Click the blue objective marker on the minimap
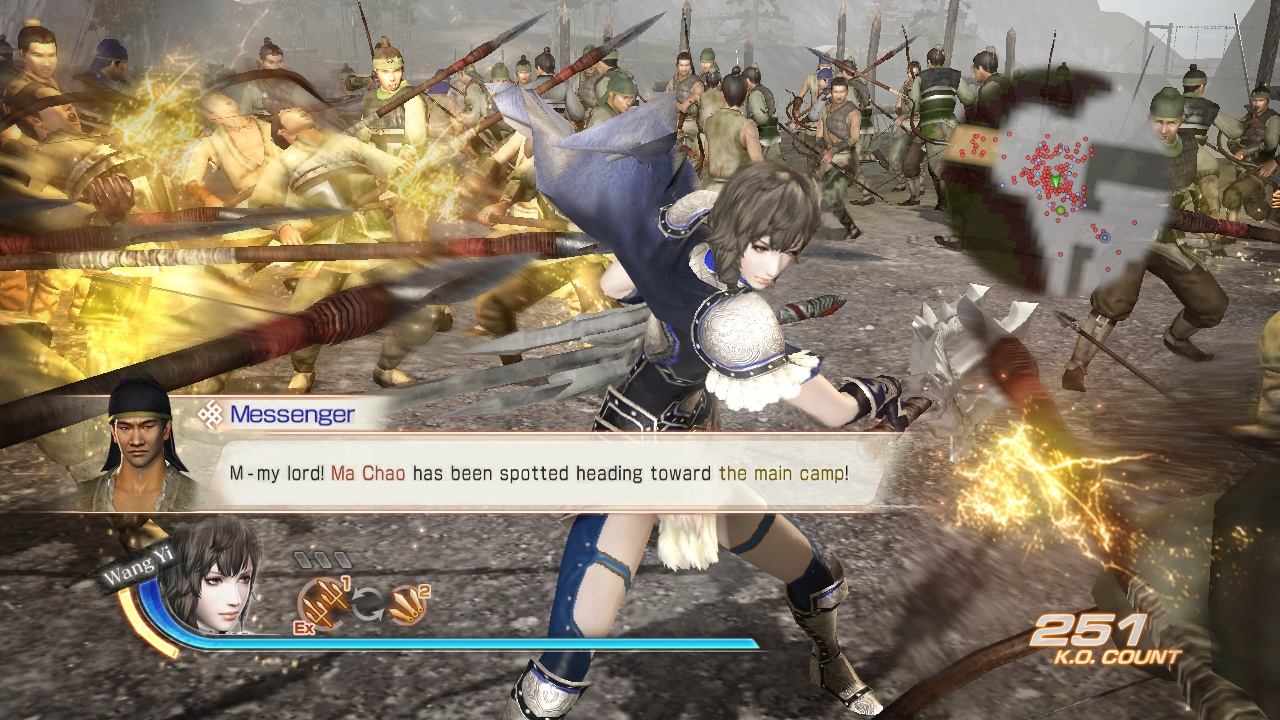 pos(1105,238)
